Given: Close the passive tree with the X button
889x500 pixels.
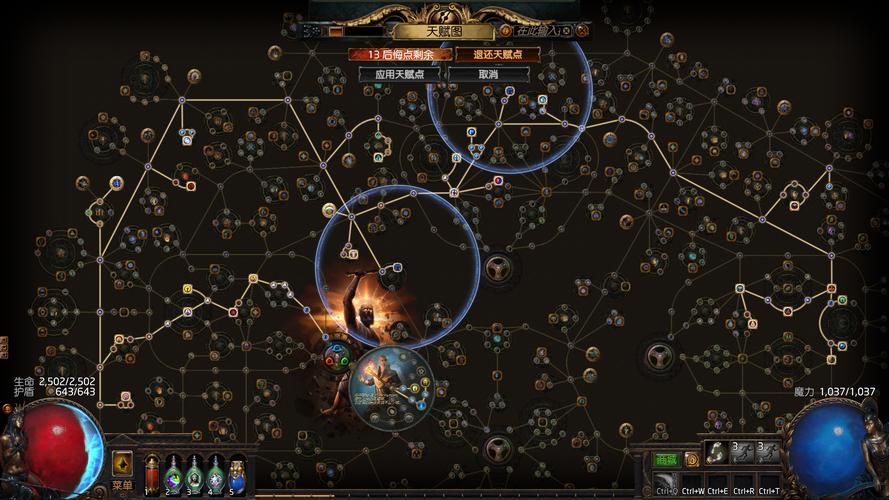Looking at the screenshot, I should point(581,31).
